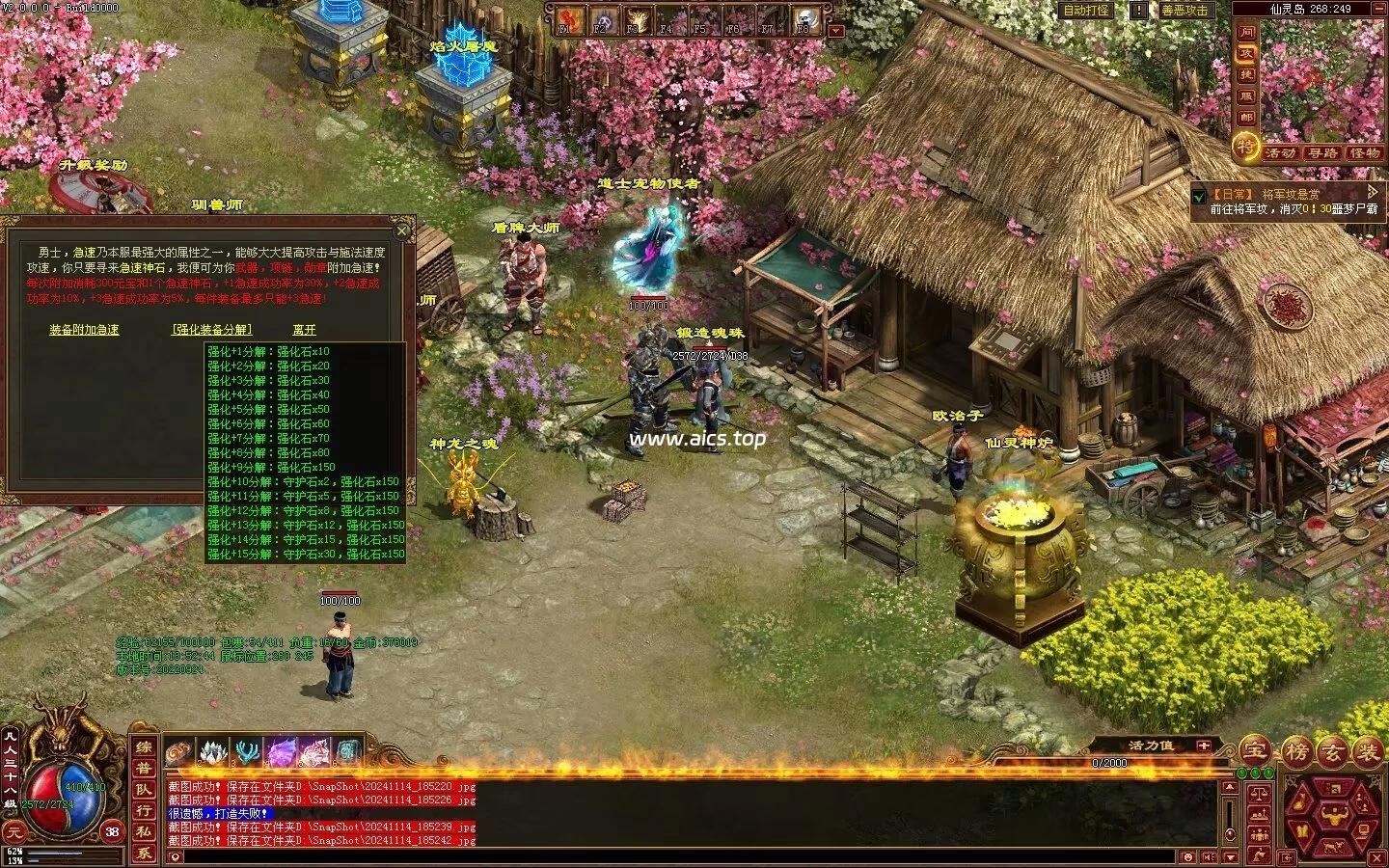Click 离开 to leave the dialogue

[x=304, y=330]
